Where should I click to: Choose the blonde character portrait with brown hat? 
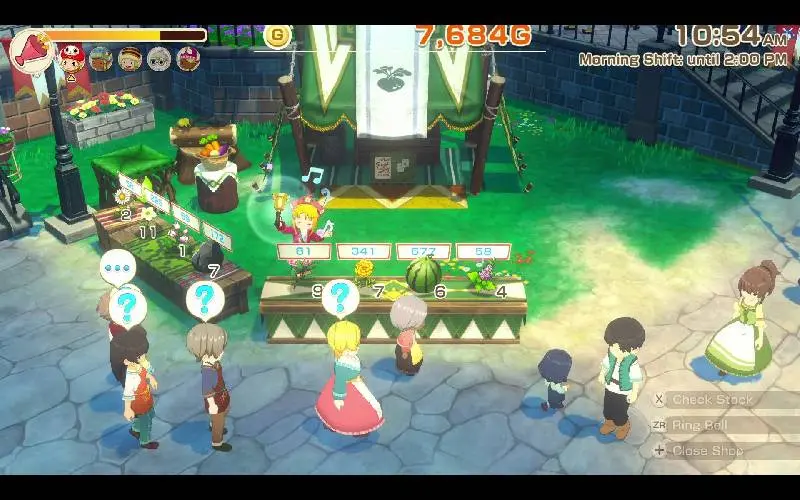click(x=129, y=58)
